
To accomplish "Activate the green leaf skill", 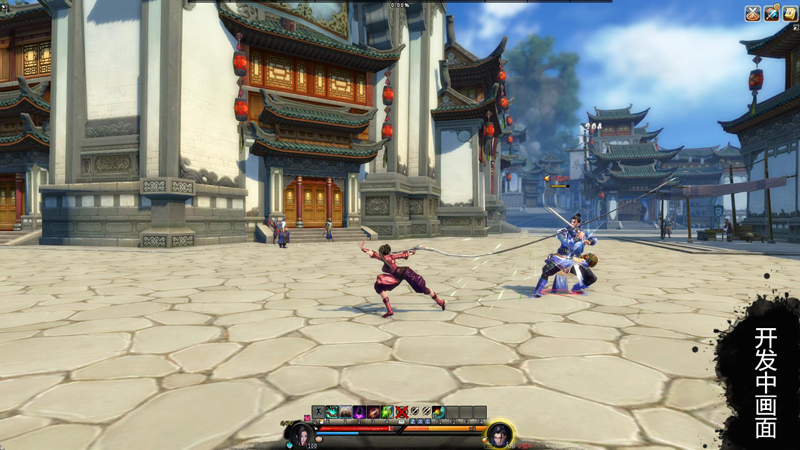I will pos(386,412).
